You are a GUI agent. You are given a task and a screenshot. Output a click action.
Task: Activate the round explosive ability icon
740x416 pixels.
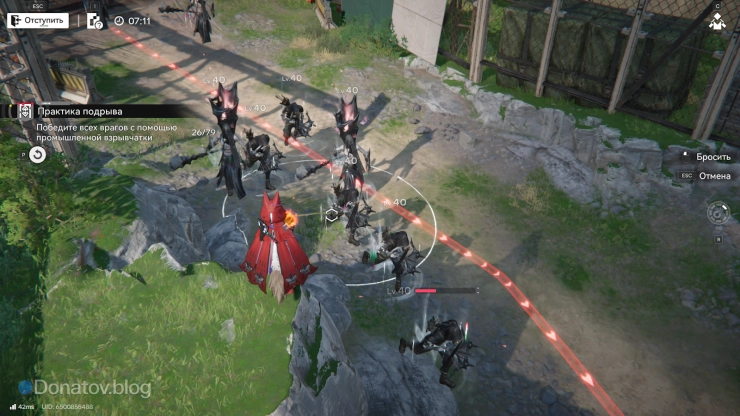click(717, 213)
